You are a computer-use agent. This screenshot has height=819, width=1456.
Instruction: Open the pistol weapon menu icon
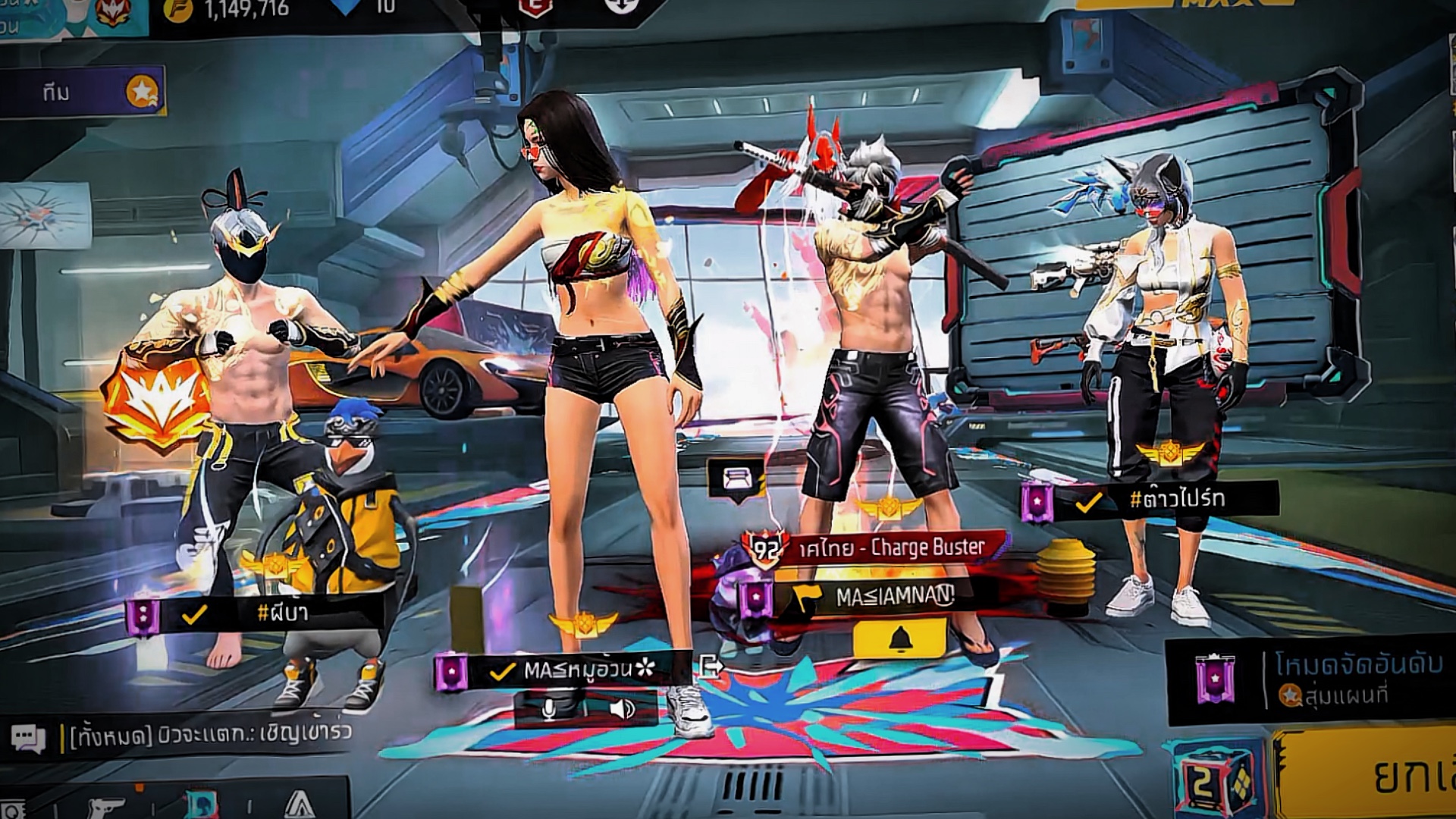coord(105,807)
